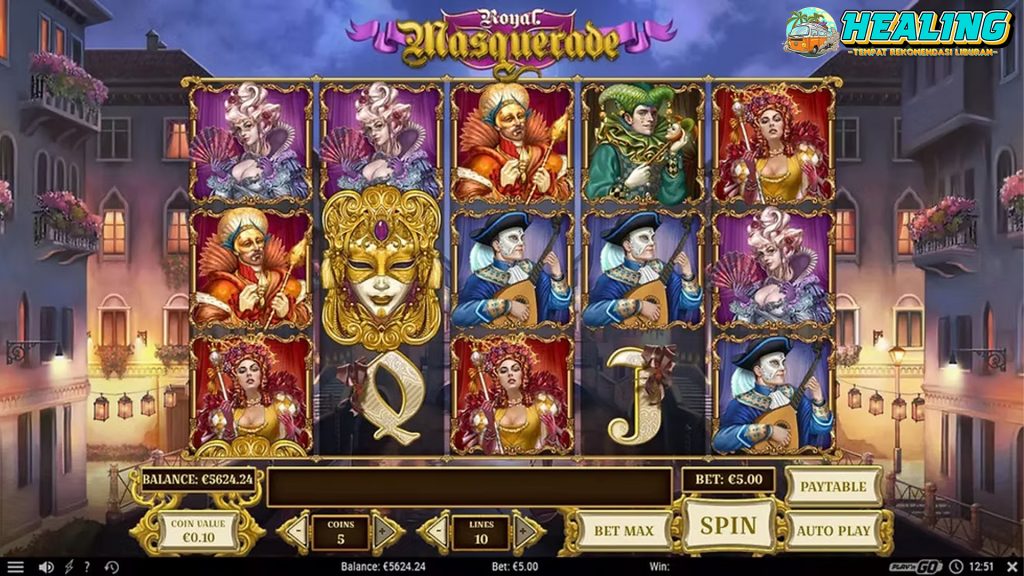
Task: Decrease the number of lines
Action: click(434, 531)
